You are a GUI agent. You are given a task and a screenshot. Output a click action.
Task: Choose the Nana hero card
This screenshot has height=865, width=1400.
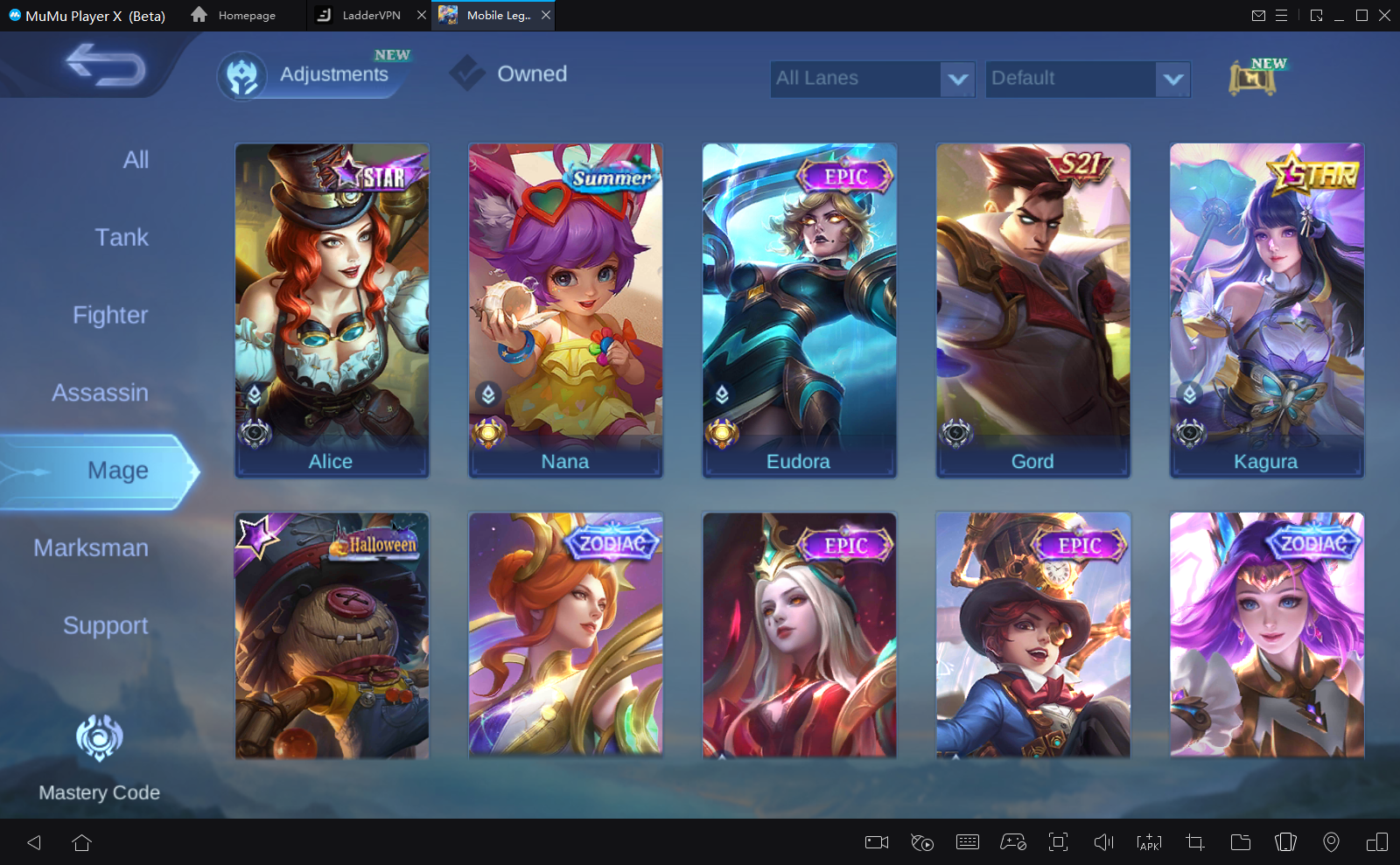565,310
